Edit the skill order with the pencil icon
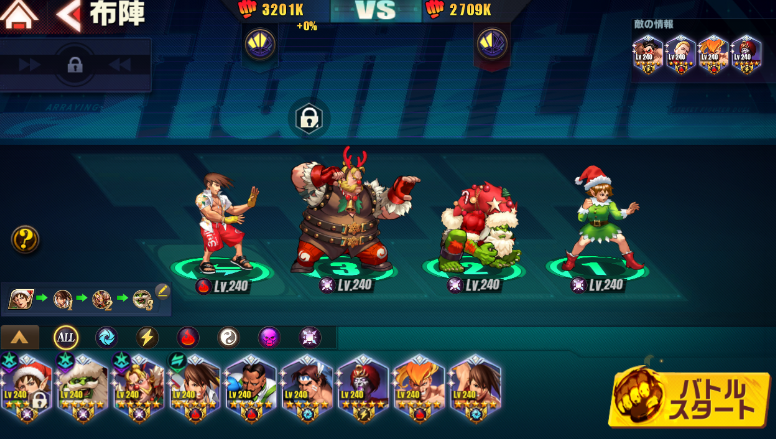Screen dimensions: 776x439 pyautogui.click(x=162, y=291)
